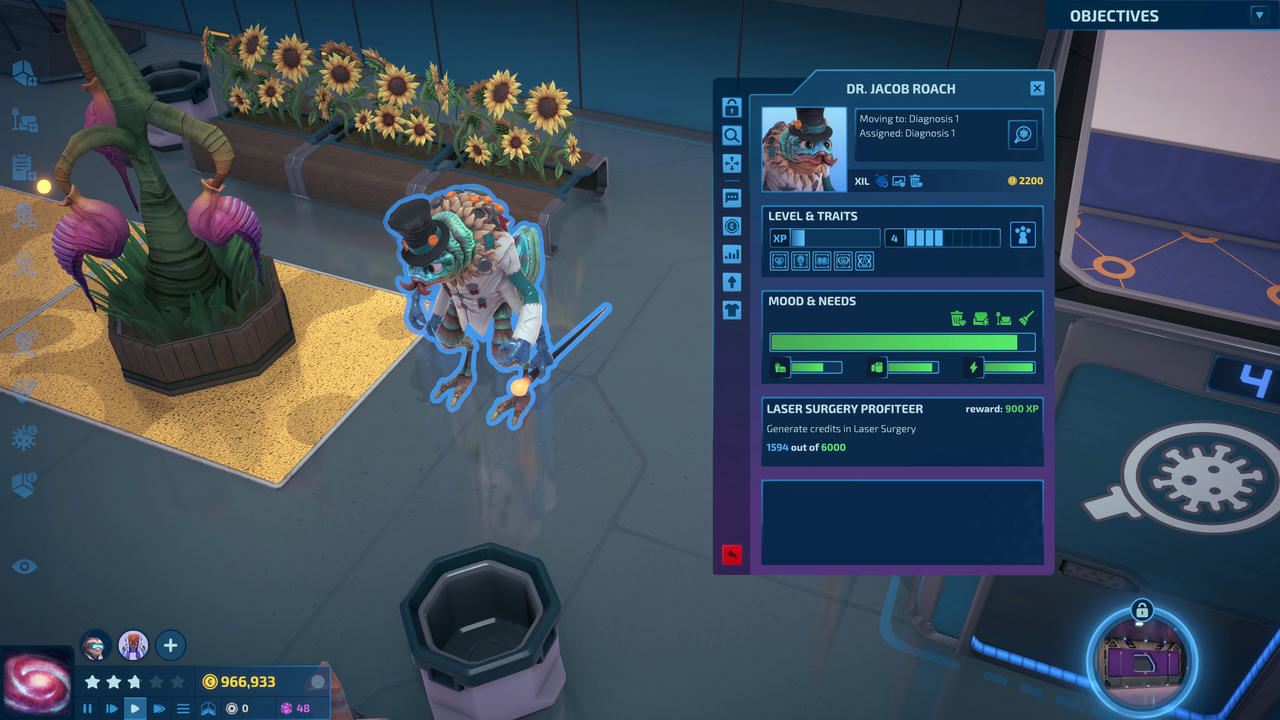Open the speech bubble tab
This screenshot has height=720, width=1280.
click(x=732, y=198)
